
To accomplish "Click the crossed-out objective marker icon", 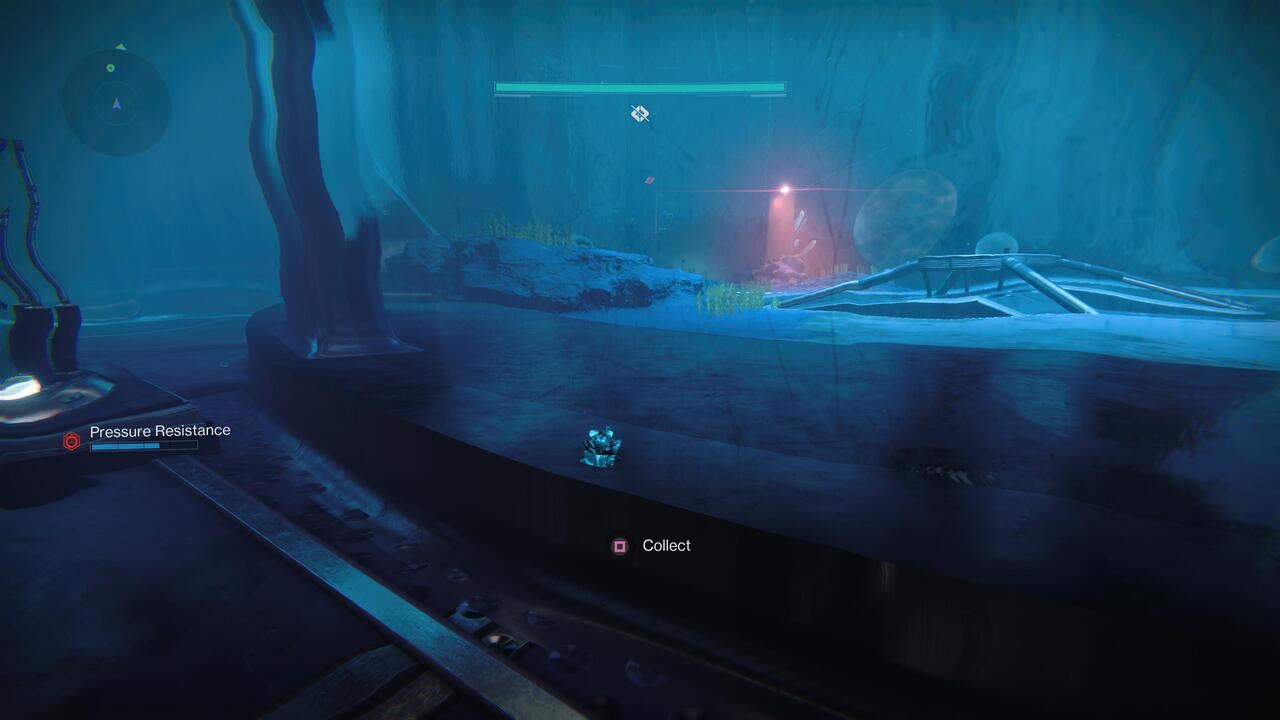I will [638, 113].
